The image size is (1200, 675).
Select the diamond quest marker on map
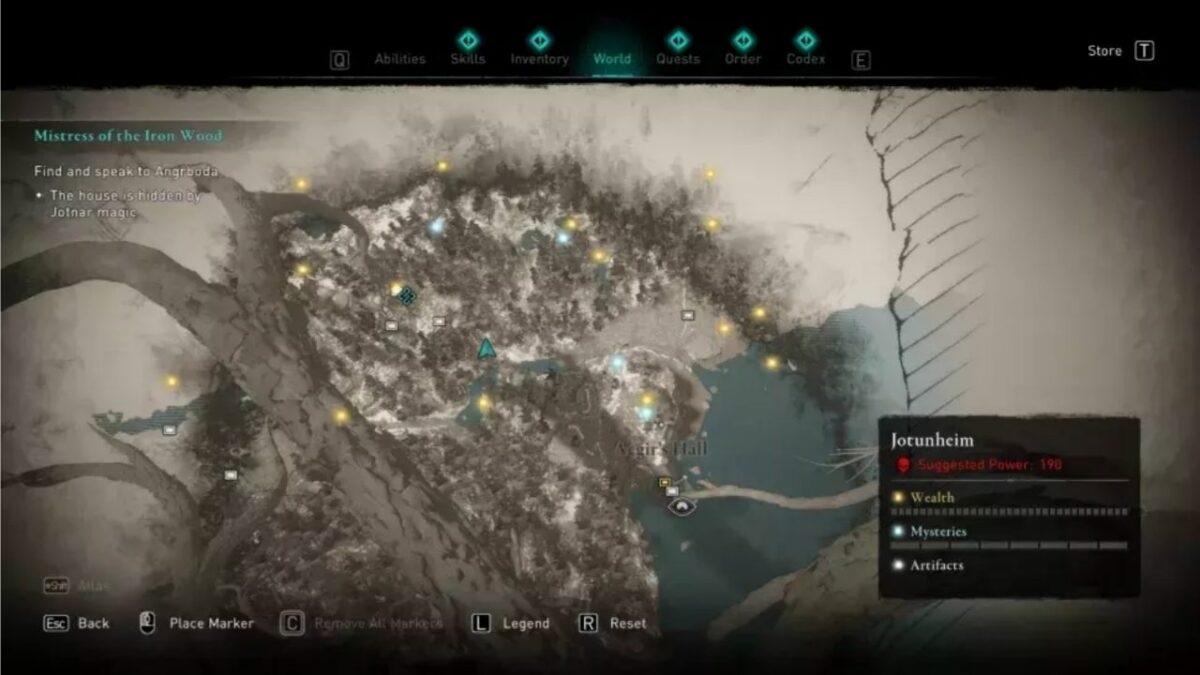pos(407,295)
